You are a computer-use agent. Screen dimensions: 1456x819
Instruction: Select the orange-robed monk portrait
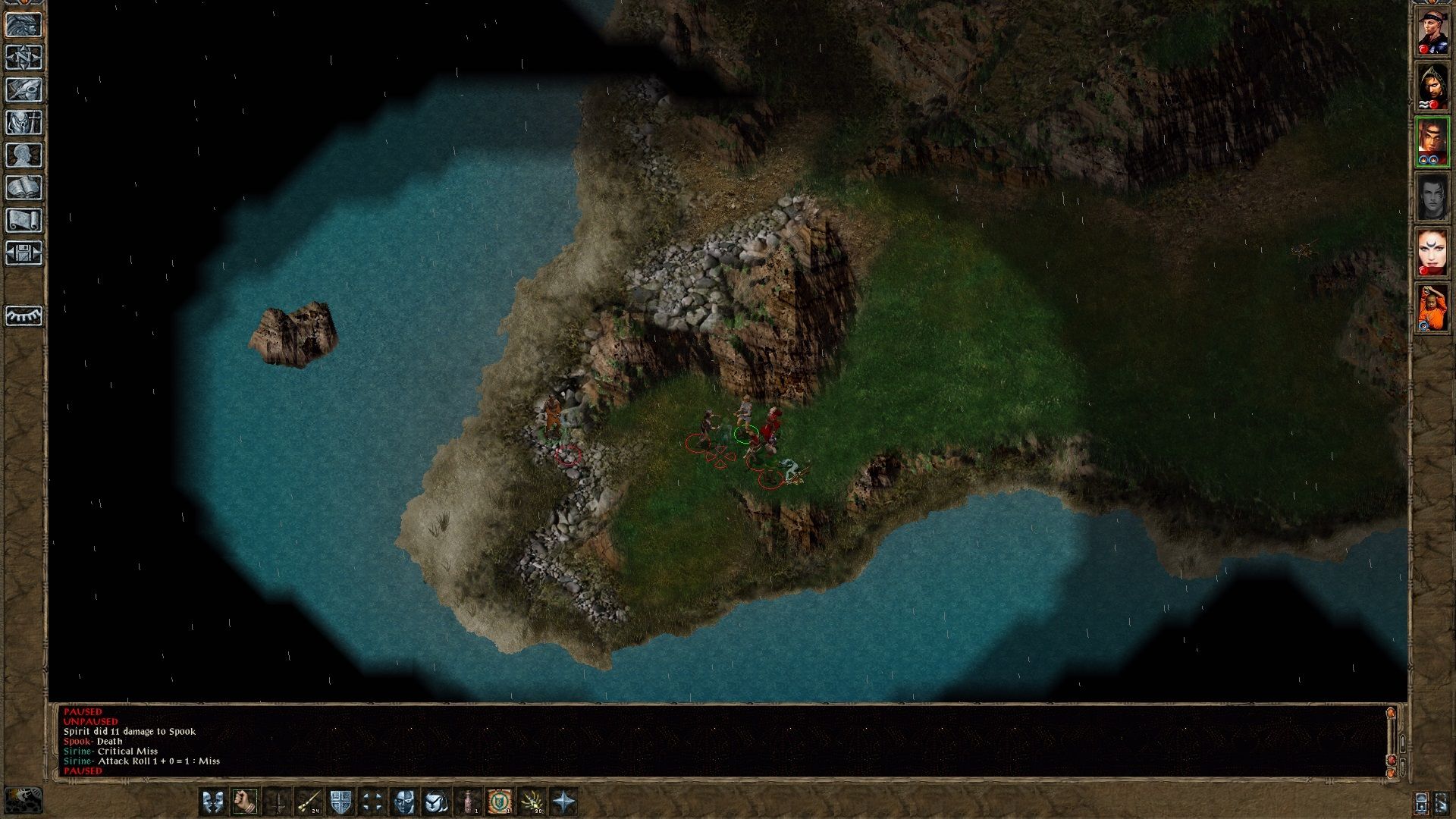1432,308
